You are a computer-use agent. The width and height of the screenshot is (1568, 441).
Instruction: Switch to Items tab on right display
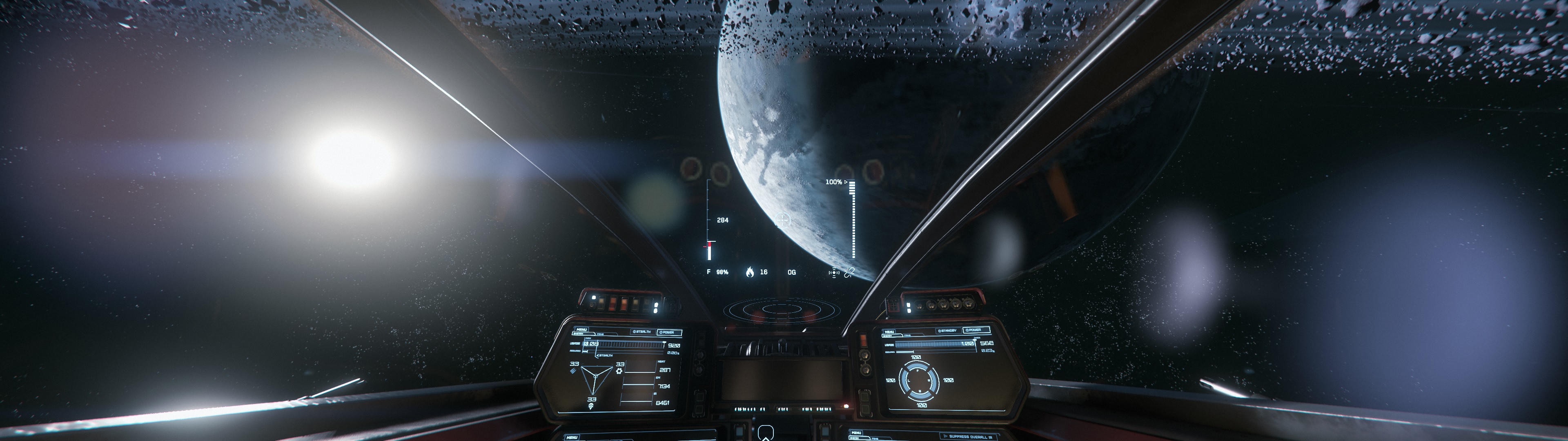(x=908, y=335)
